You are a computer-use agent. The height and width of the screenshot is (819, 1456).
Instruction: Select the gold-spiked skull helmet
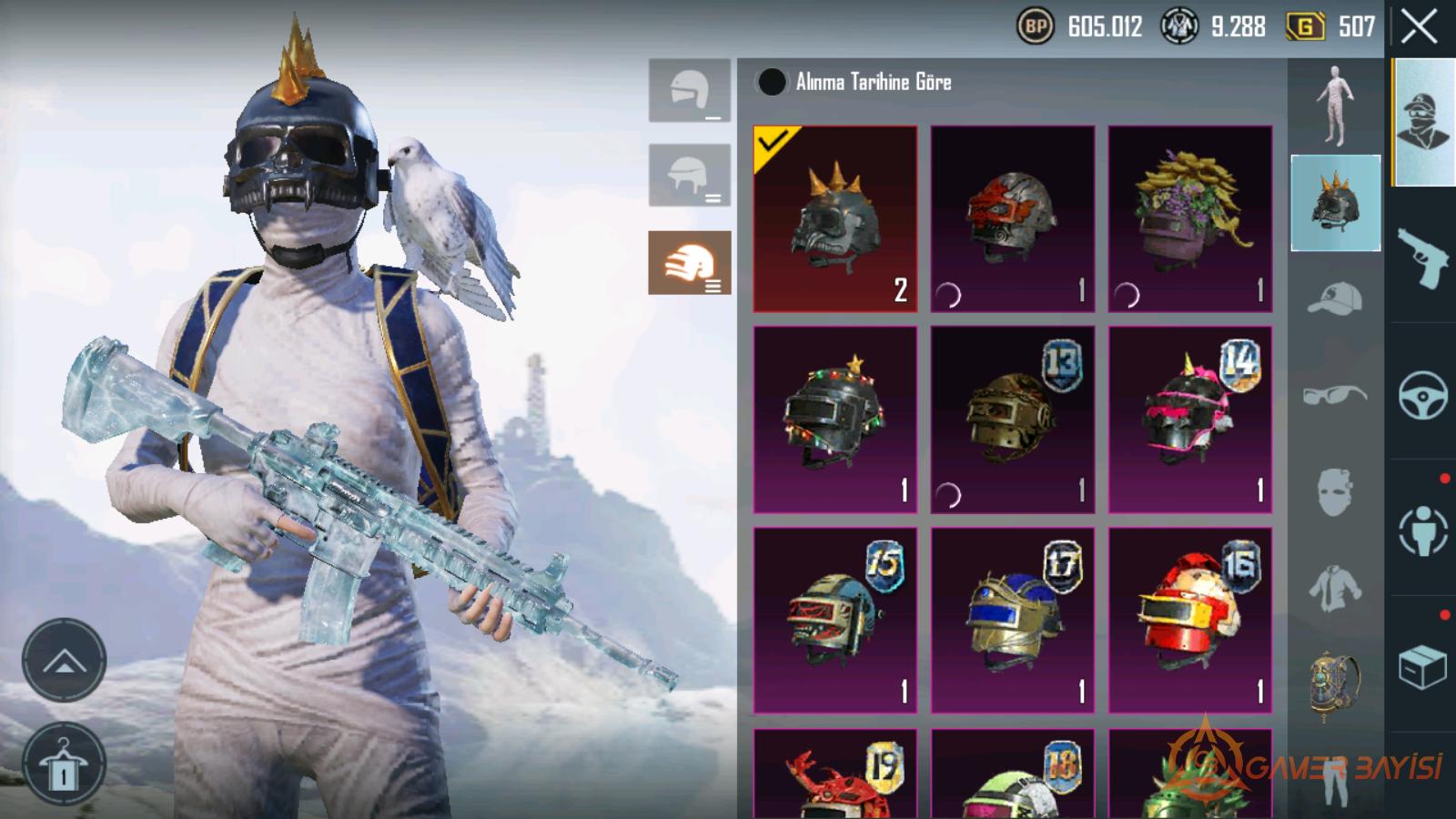pyautogui.click(x=834, y=219)
